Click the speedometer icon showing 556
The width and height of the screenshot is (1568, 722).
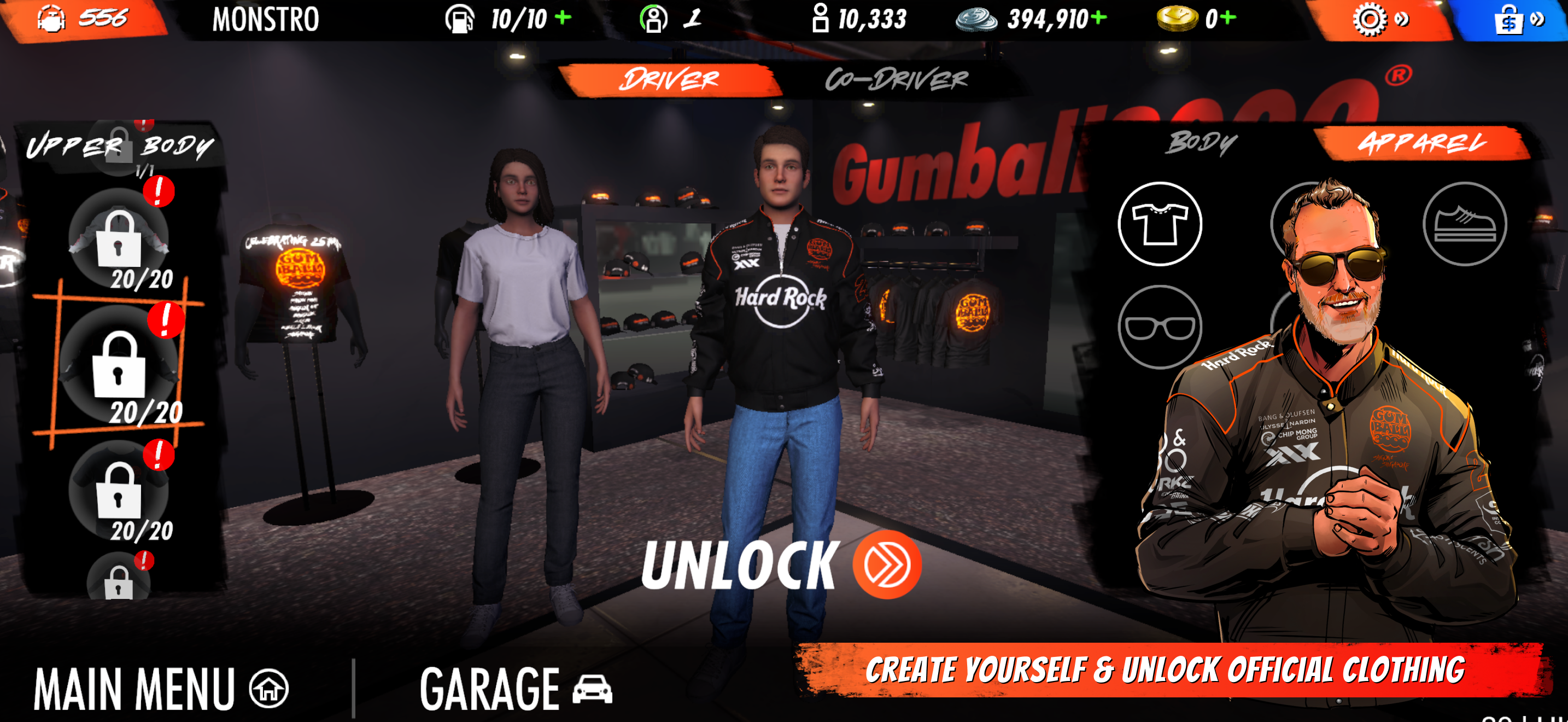click(53, 18)
